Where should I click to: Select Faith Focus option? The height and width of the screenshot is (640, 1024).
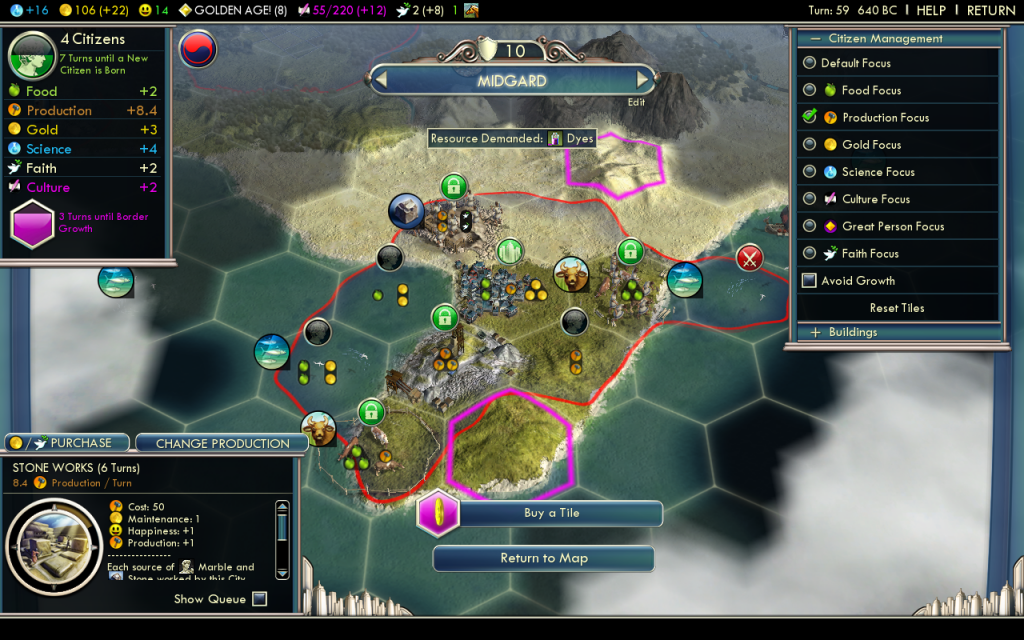tap(810, 254)
